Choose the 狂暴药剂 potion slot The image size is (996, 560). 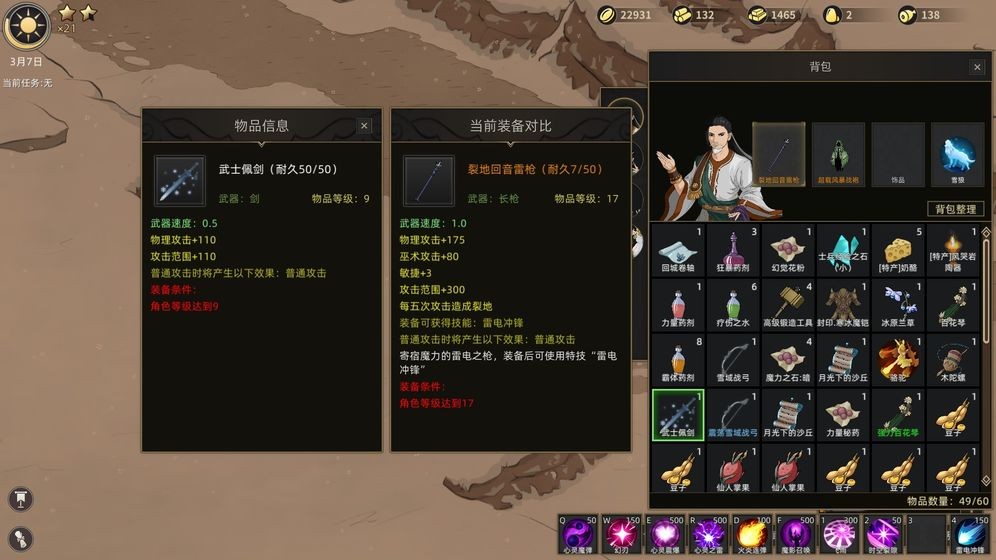(x=733, y=249)
